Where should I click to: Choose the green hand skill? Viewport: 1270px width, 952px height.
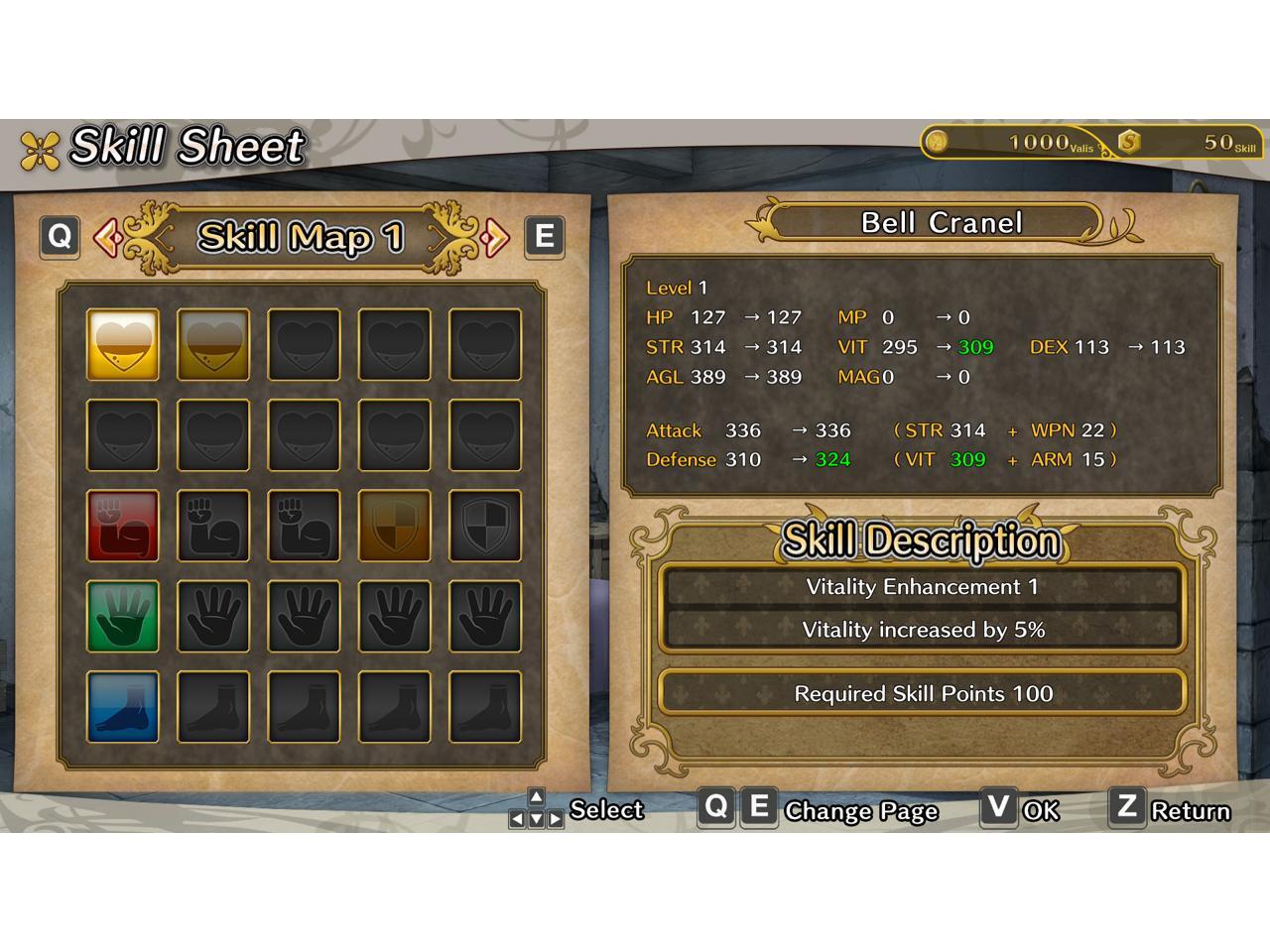click(x=123, y=616)
